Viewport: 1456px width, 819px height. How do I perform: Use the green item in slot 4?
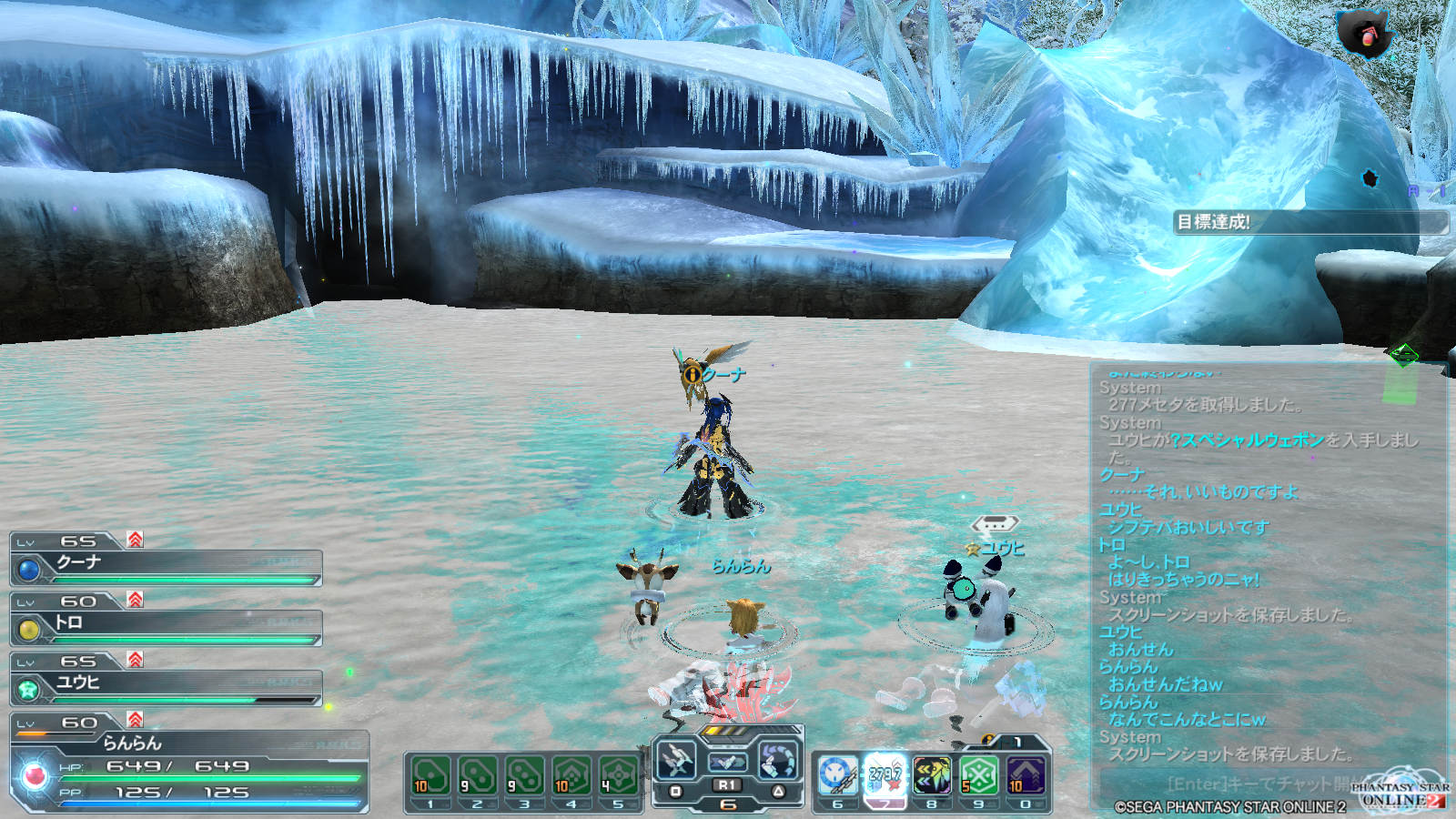click(x=571, y=775)
